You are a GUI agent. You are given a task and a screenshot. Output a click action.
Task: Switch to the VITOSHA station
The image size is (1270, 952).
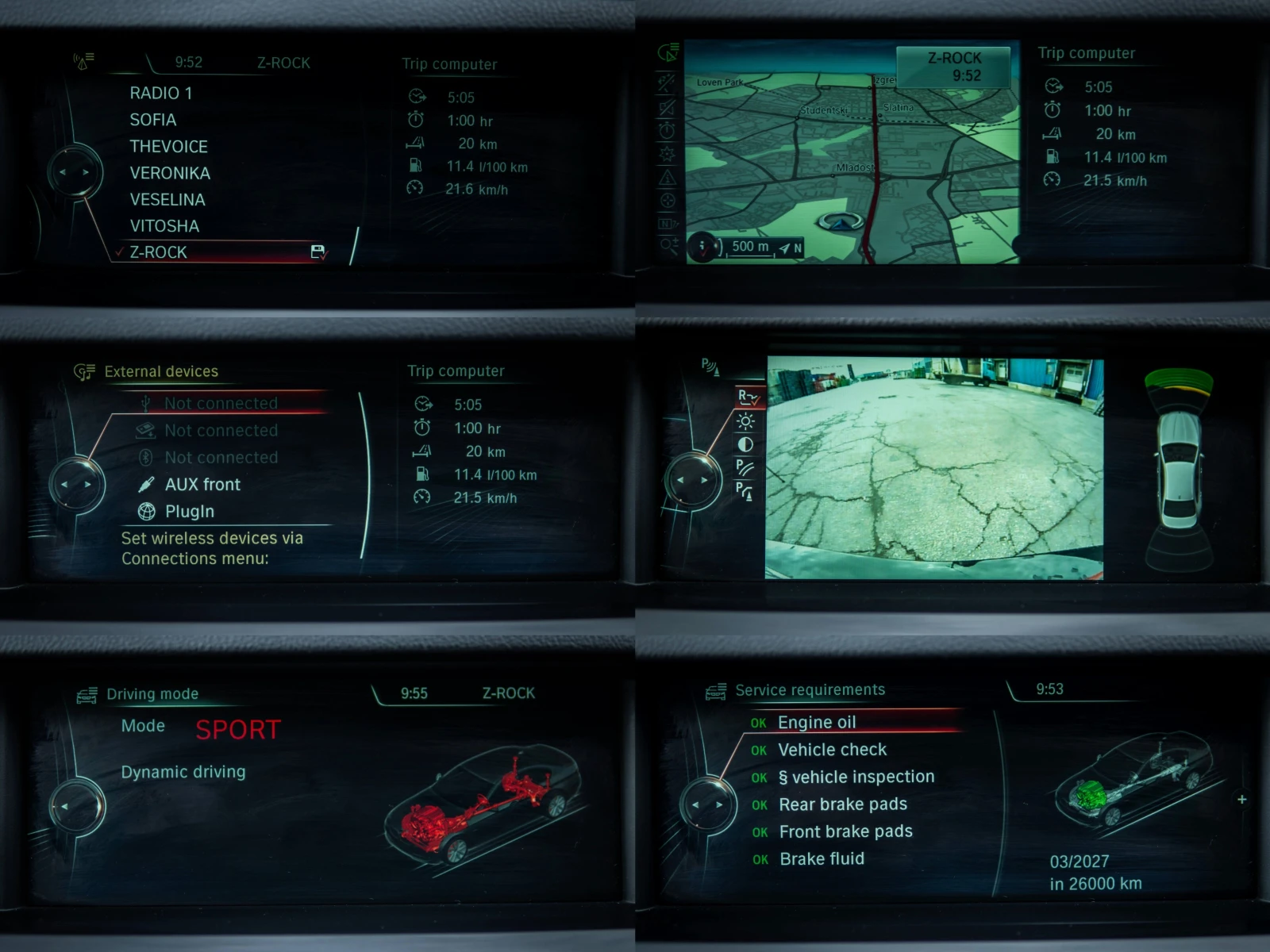tap(164, 226)
